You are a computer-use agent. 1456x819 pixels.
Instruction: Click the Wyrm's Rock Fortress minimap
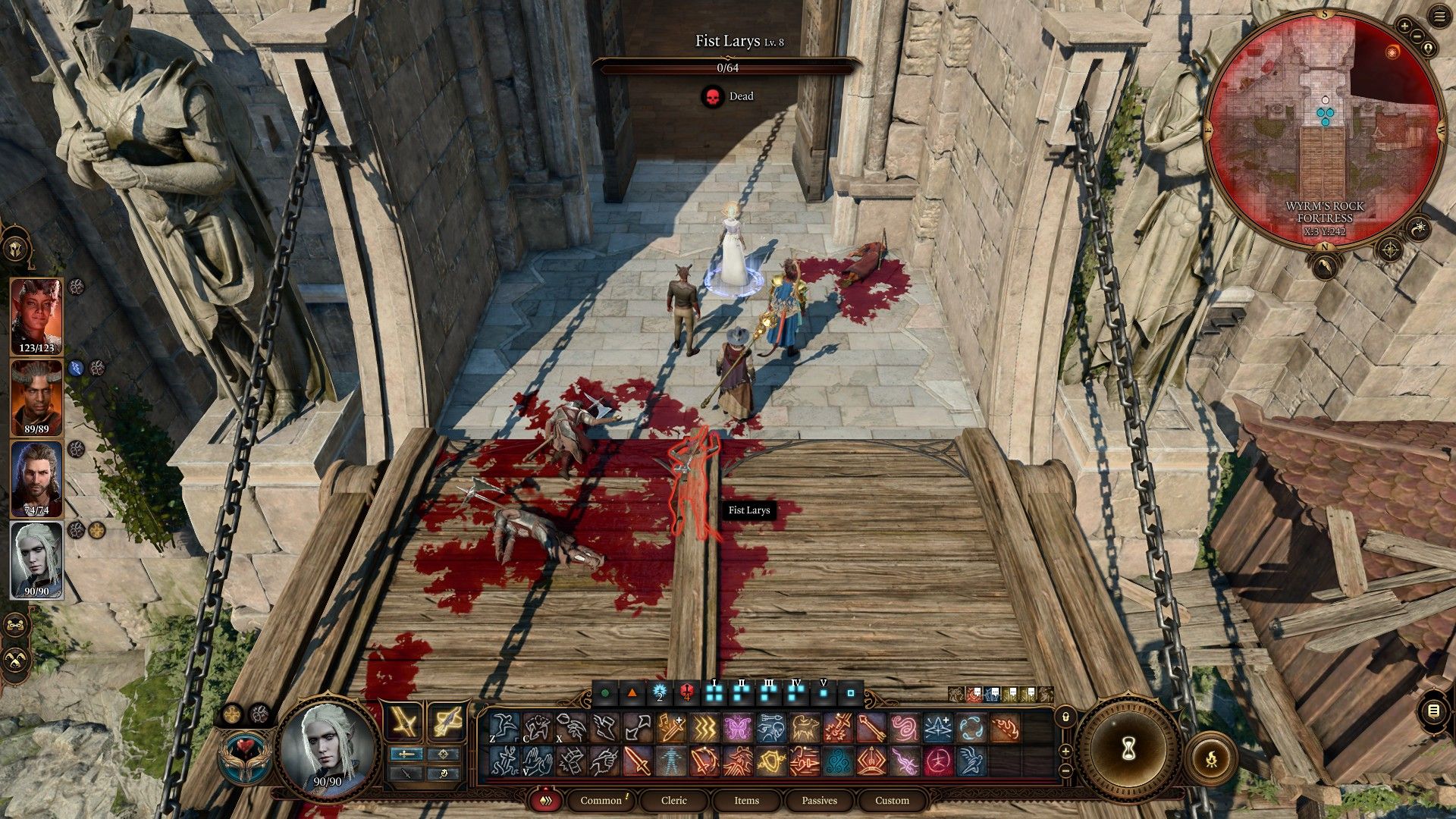click(x=1324, y=129)
